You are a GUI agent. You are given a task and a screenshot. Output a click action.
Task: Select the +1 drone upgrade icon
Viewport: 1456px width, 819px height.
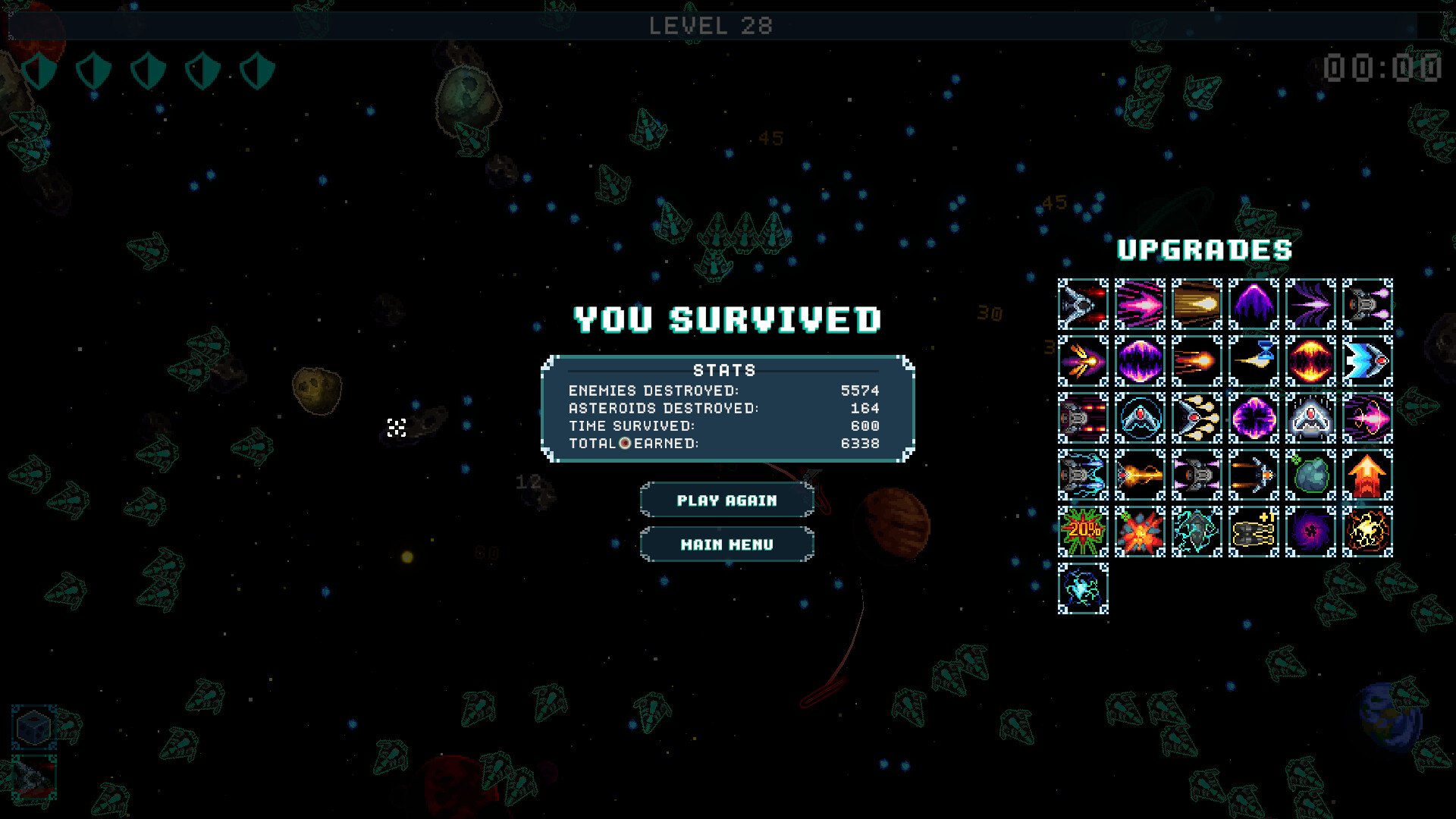tap(1254, 531)
